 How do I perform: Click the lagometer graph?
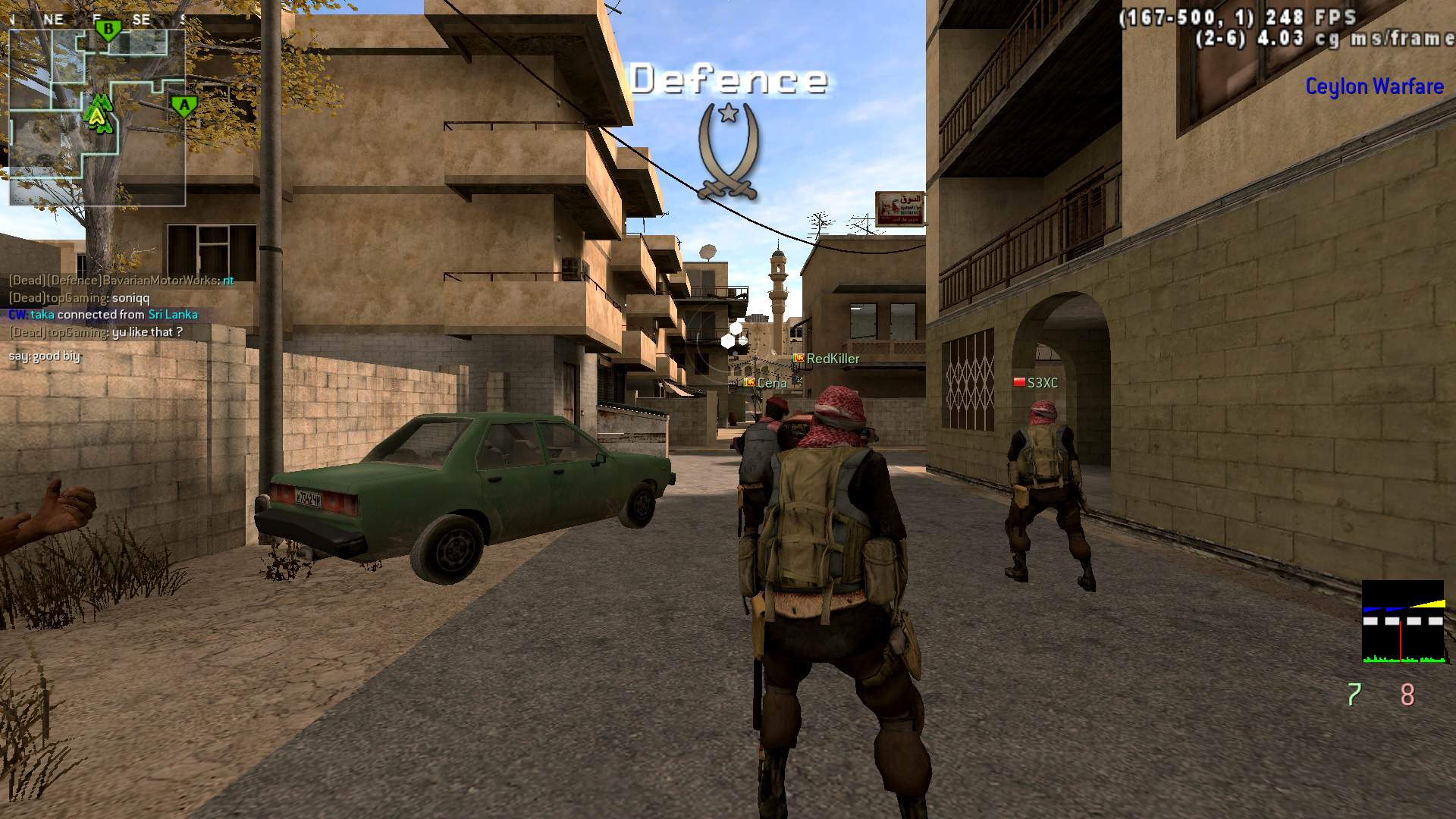pos(1403,622)
